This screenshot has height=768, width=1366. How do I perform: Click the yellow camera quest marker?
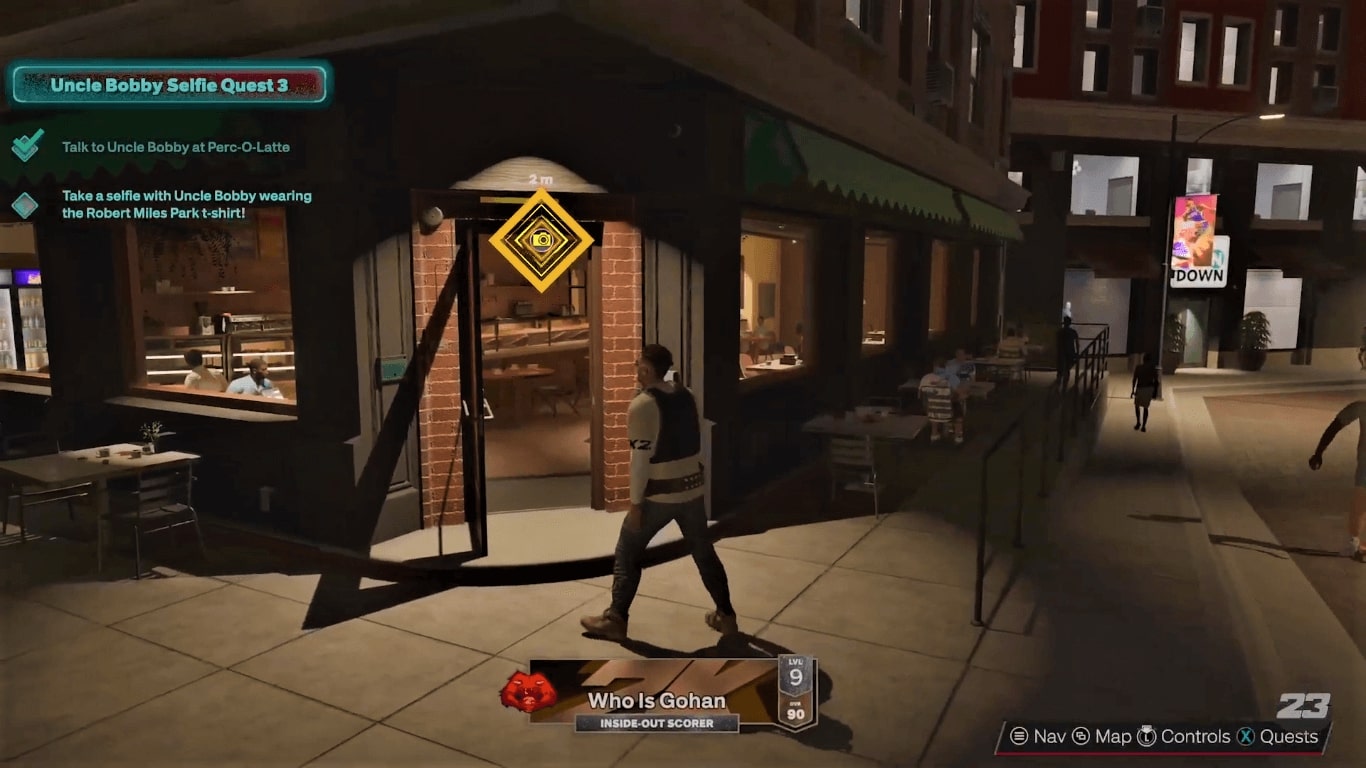(x=541, y=240)
